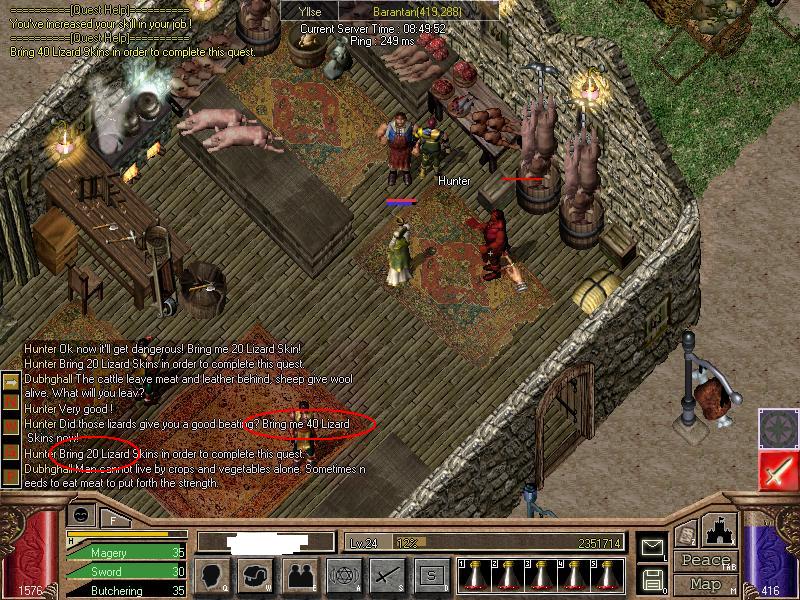The height and width of the screenshot is (600, 800).
Task: Select the compass star icon
Action: 777,427
